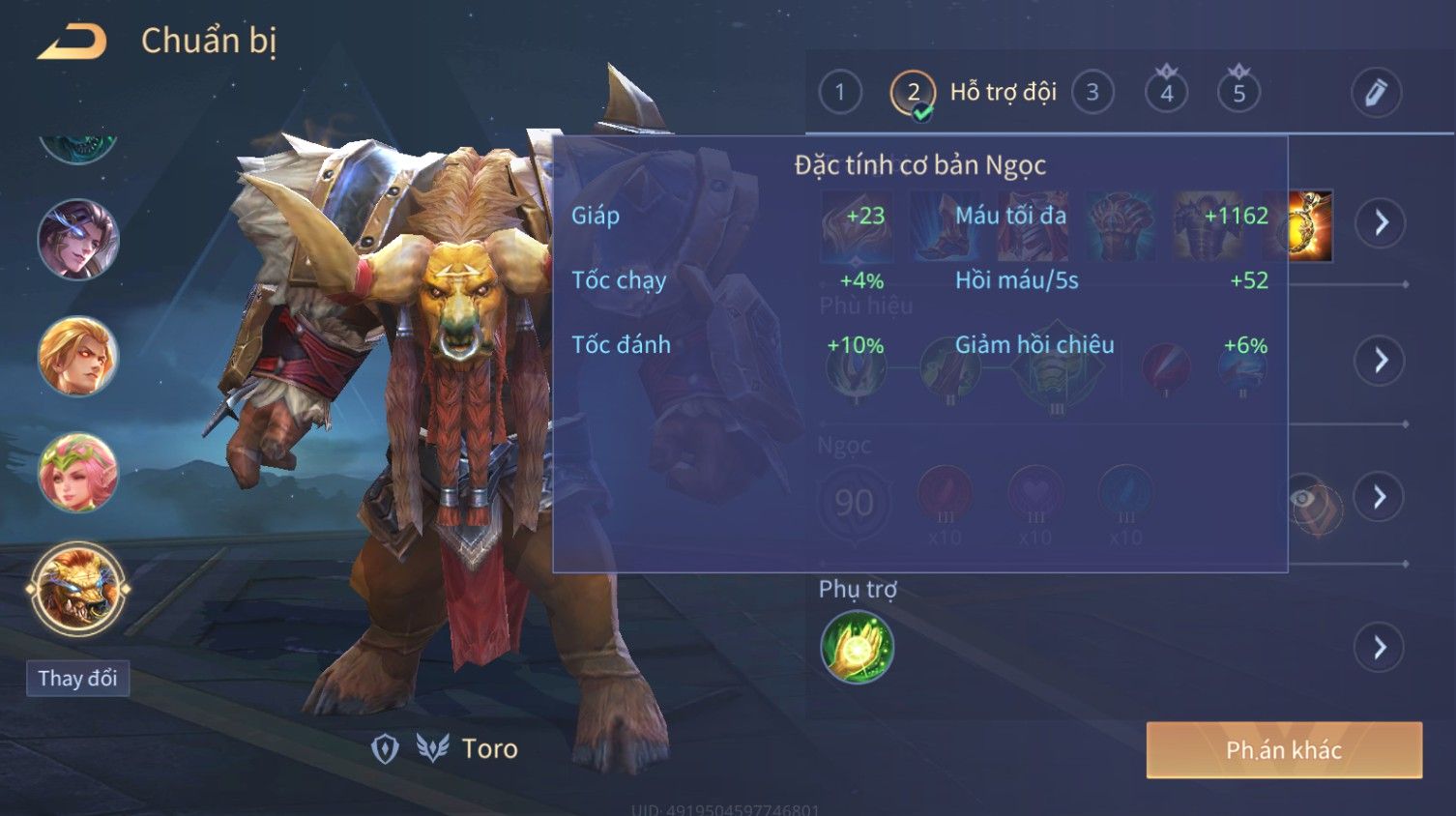Edit the loadout with the pencil icon
This screenshot has height=816, width=1456.
coord(1375,93)
